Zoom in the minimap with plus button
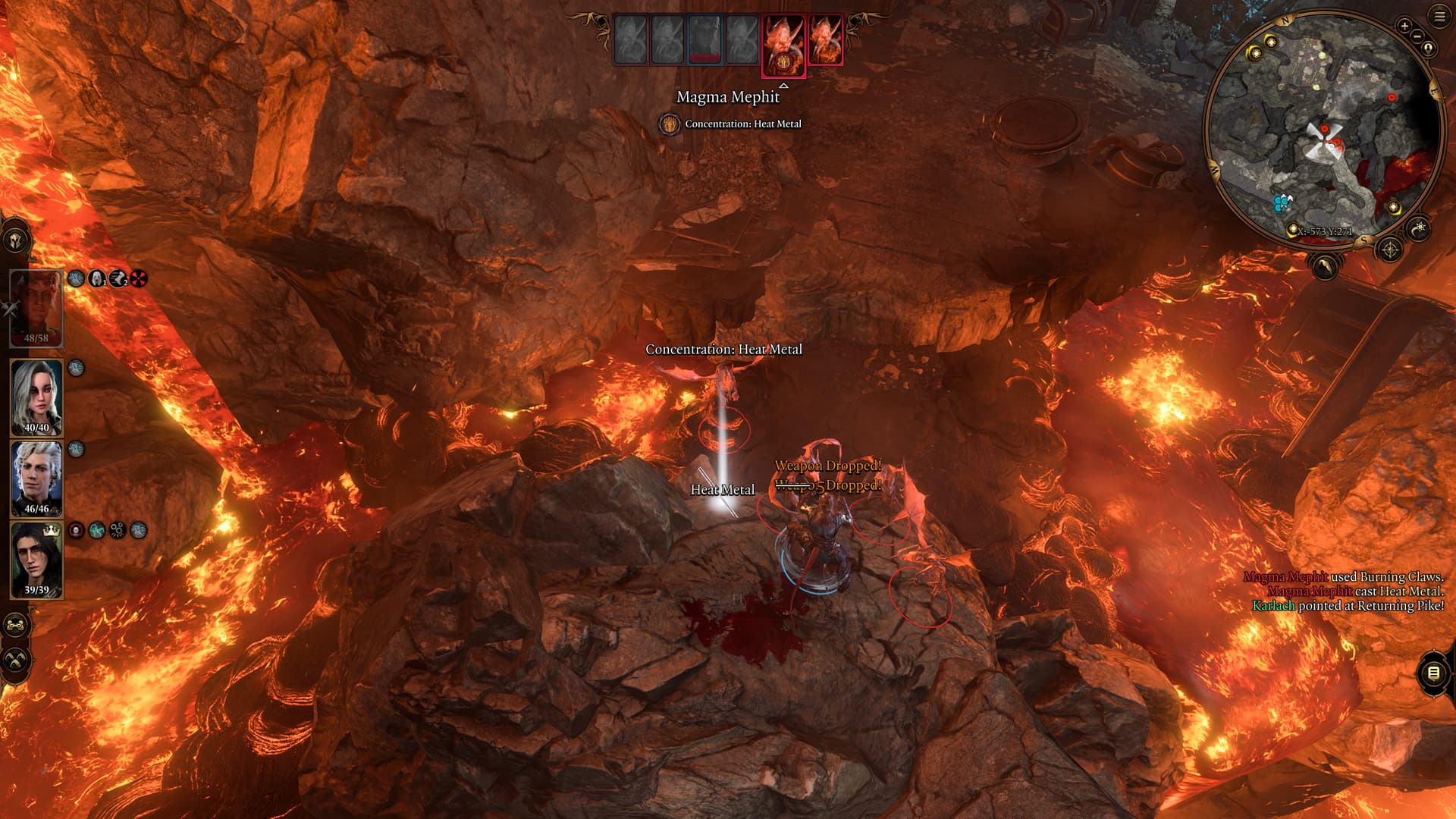Viewport: 1456px width, 819px height. pos(1404,26)
